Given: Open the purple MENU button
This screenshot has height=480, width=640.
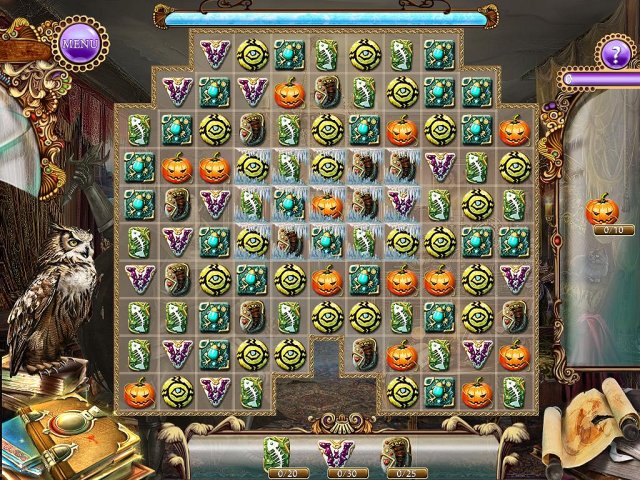Looking at the screenshot, I should pyautogui.click(x=79, y=43).
